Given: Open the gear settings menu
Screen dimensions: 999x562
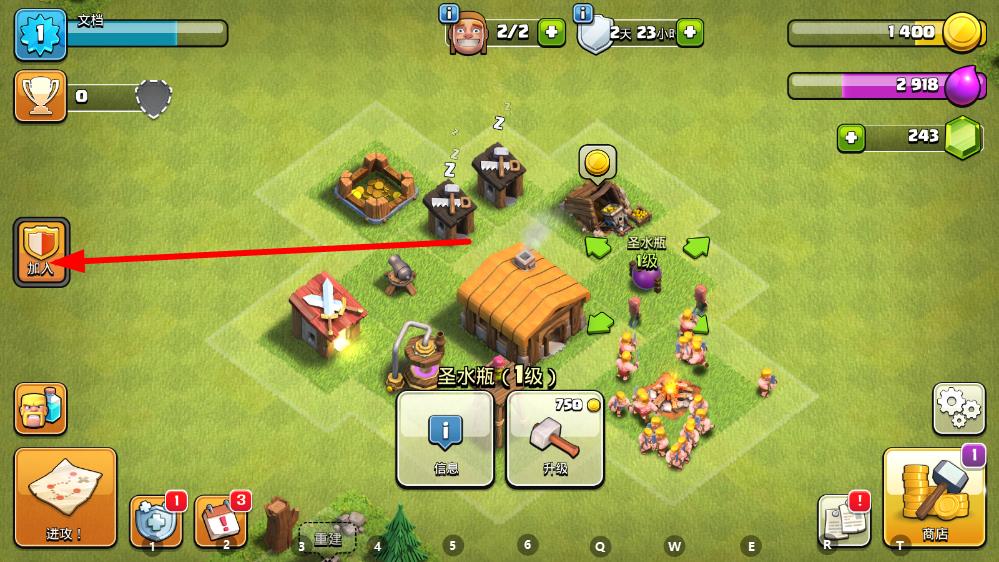Looking at the screenshot, I should coord(958,407).
